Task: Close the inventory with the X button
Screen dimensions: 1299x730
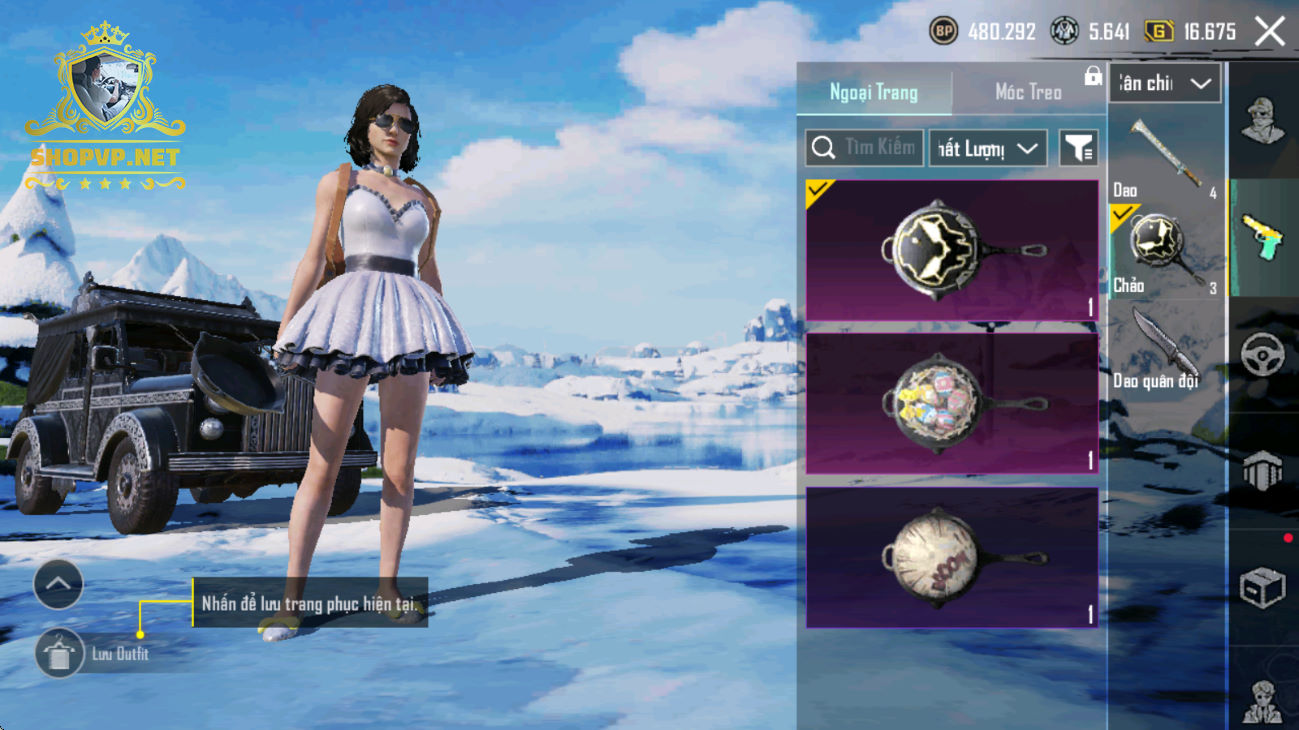Action: tap(1270, 32)
